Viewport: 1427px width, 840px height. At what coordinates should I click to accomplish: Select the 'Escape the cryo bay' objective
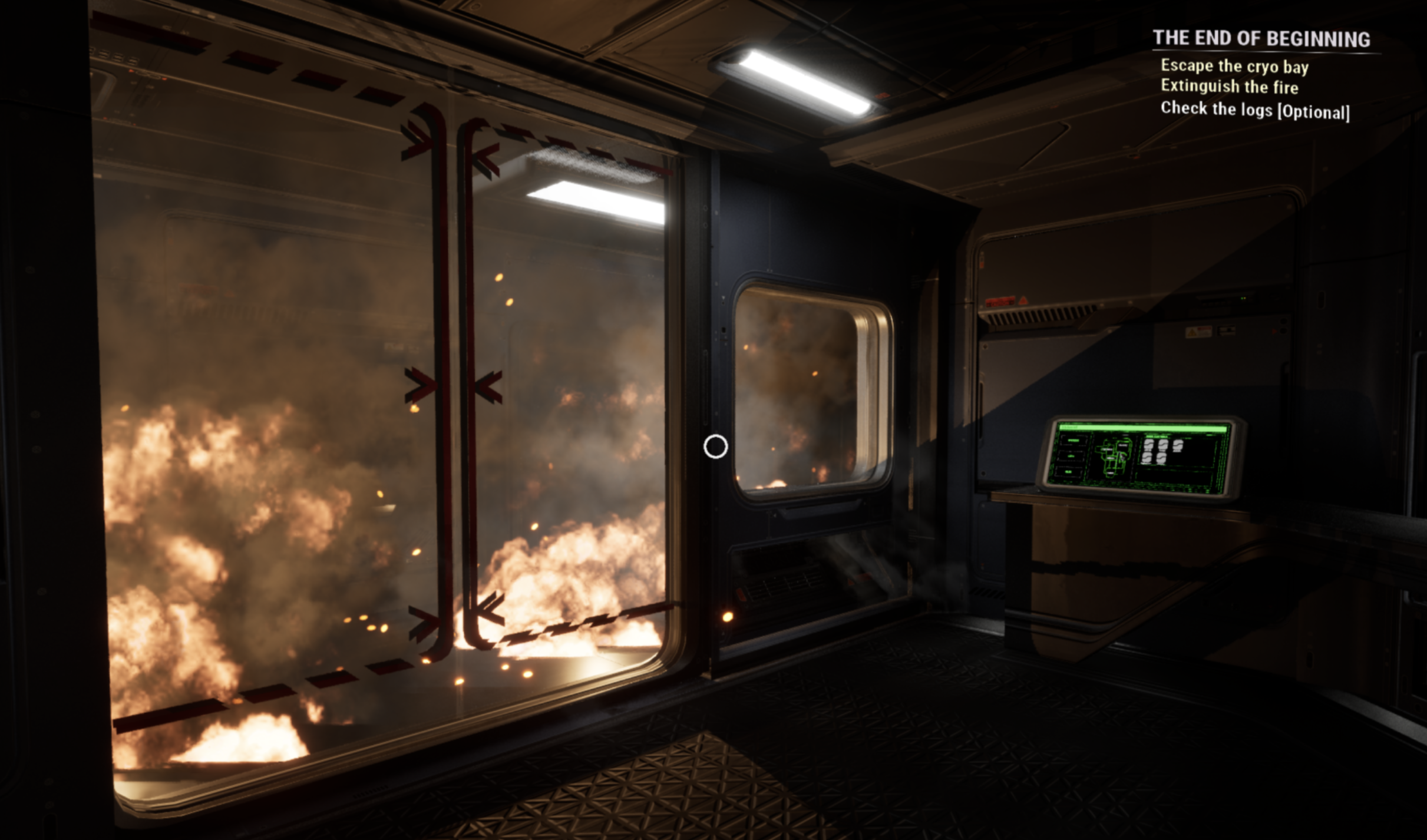(x=1234, y=67)
